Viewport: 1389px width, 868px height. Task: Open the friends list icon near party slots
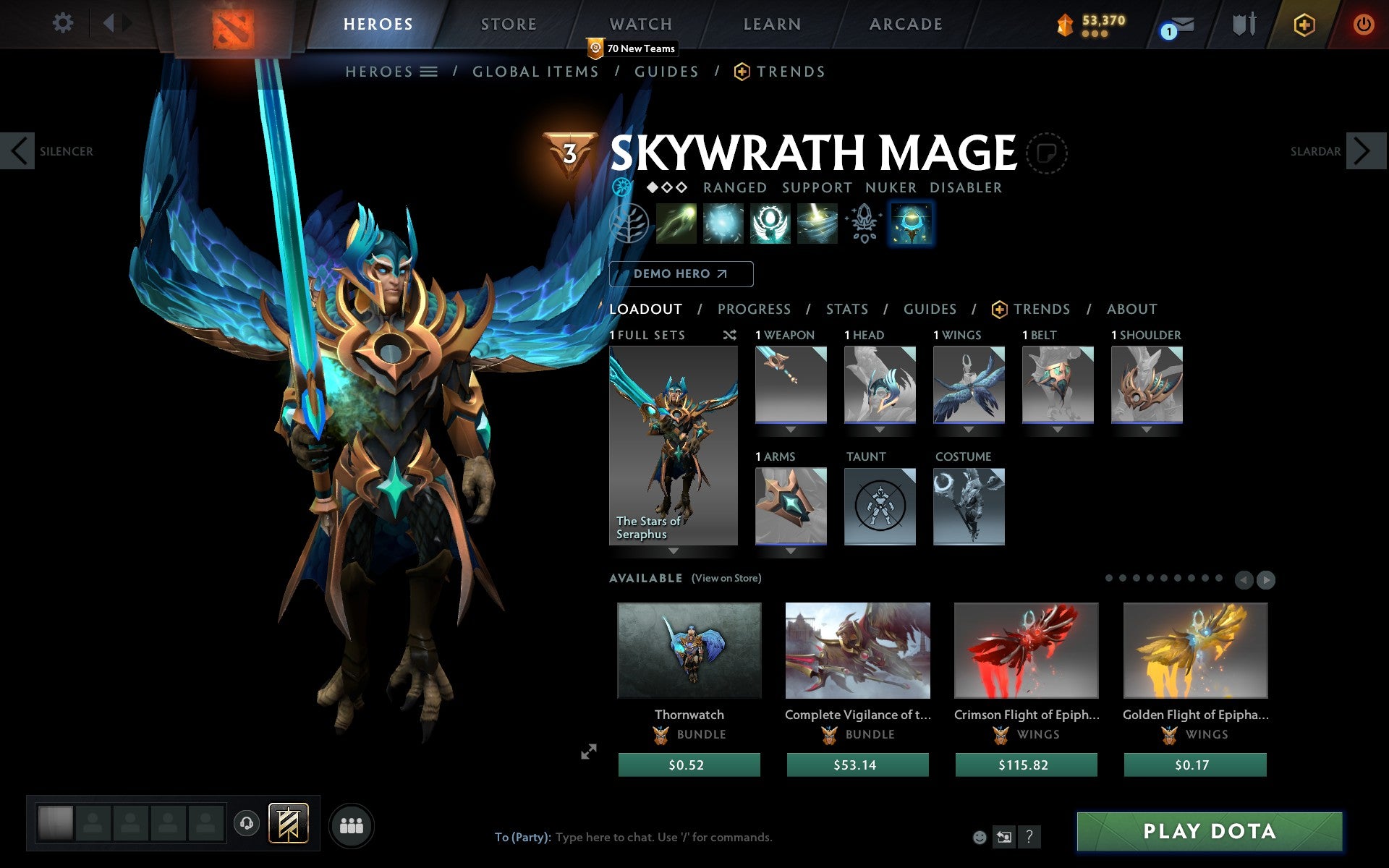(x=350, y=824)
